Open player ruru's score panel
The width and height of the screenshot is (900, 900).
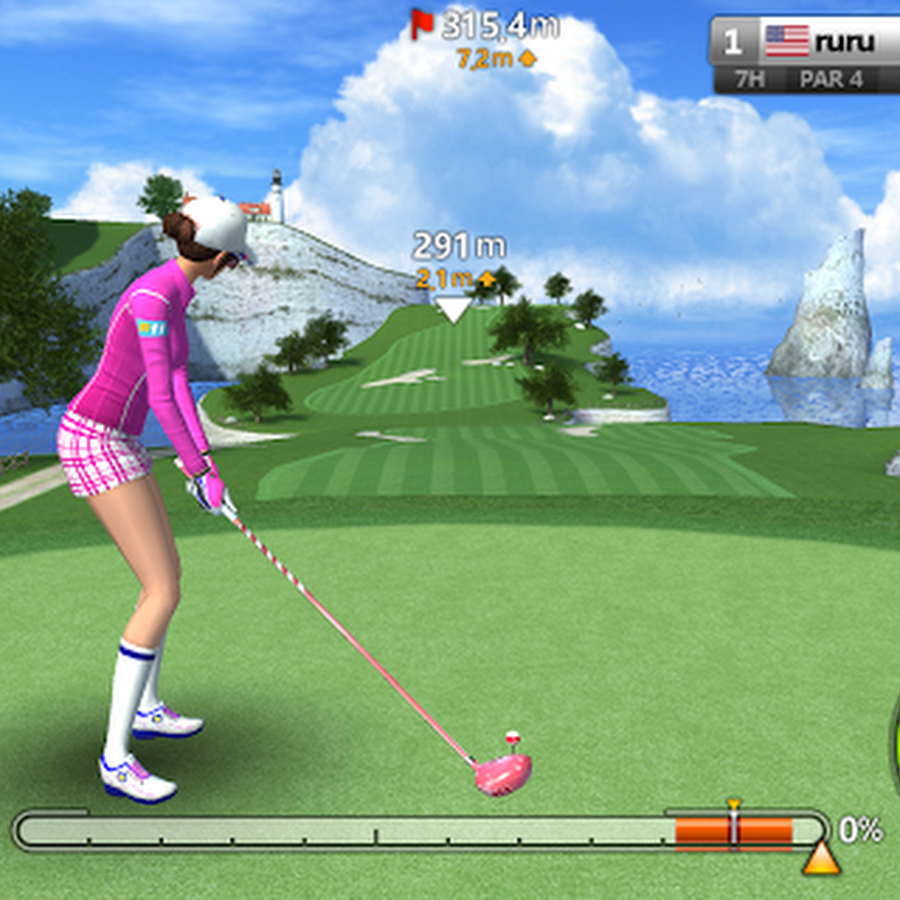(x=806, y=54)
